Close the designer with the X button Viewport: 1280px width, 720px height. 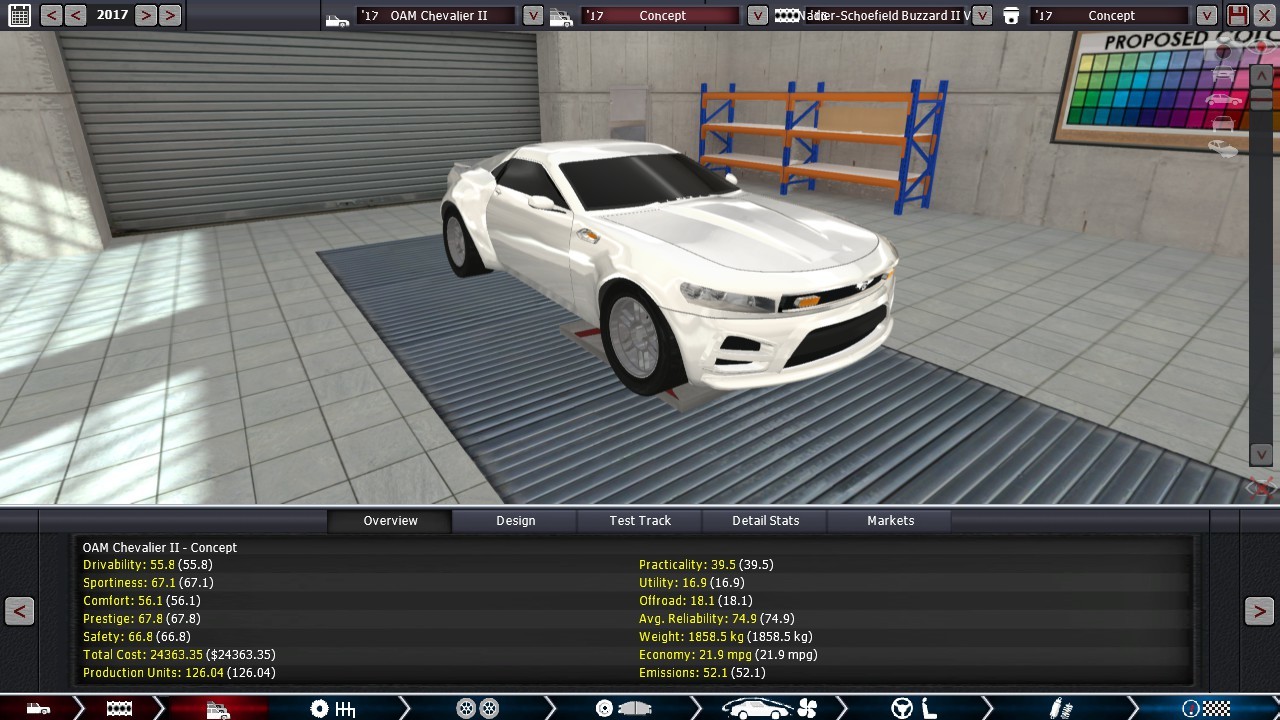(x=1265, y=15)
